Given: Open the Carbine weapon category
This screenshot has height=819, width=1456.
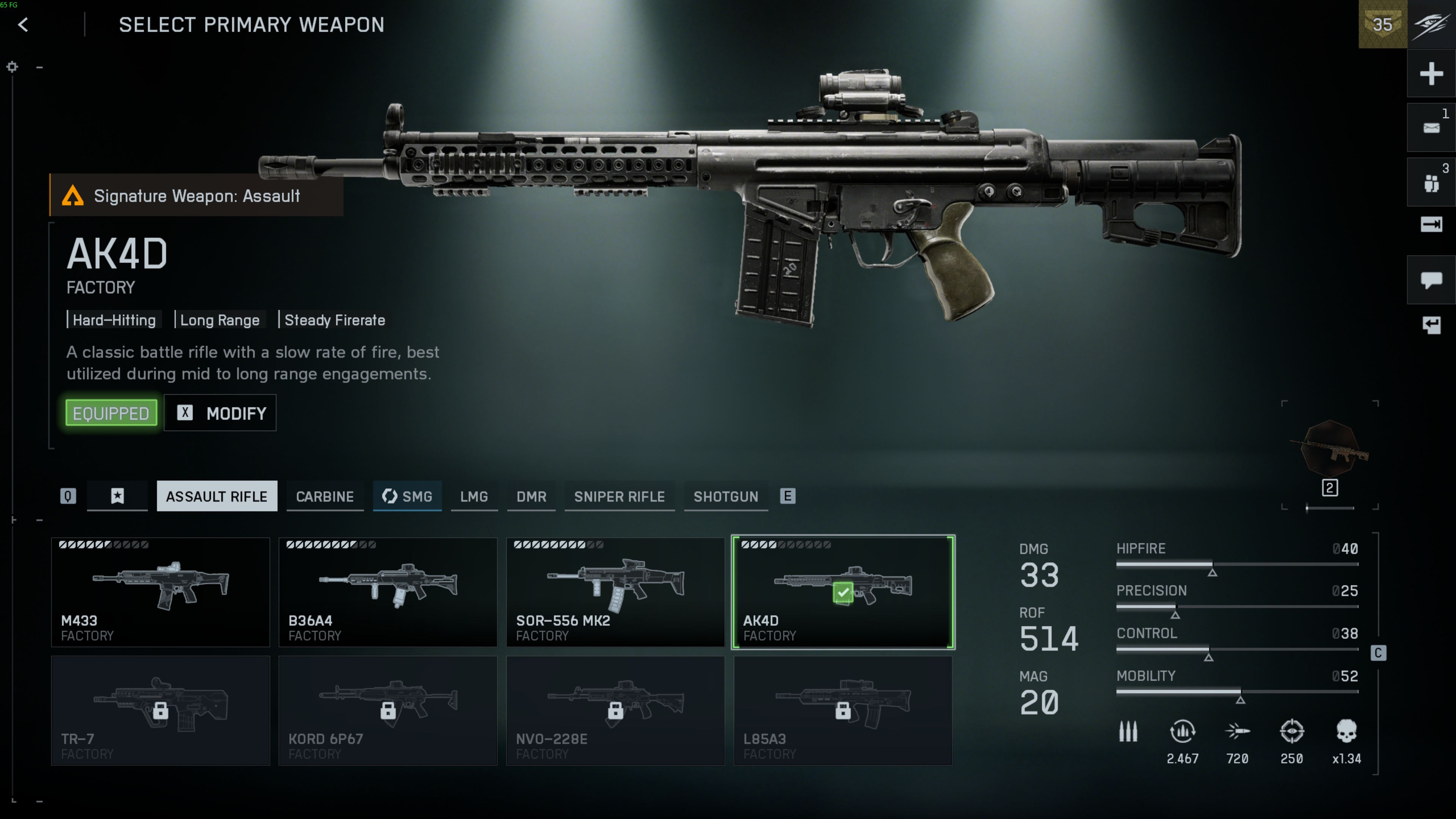Looking at the screenshot, I should pyautogui.click(x=325, y=496).
